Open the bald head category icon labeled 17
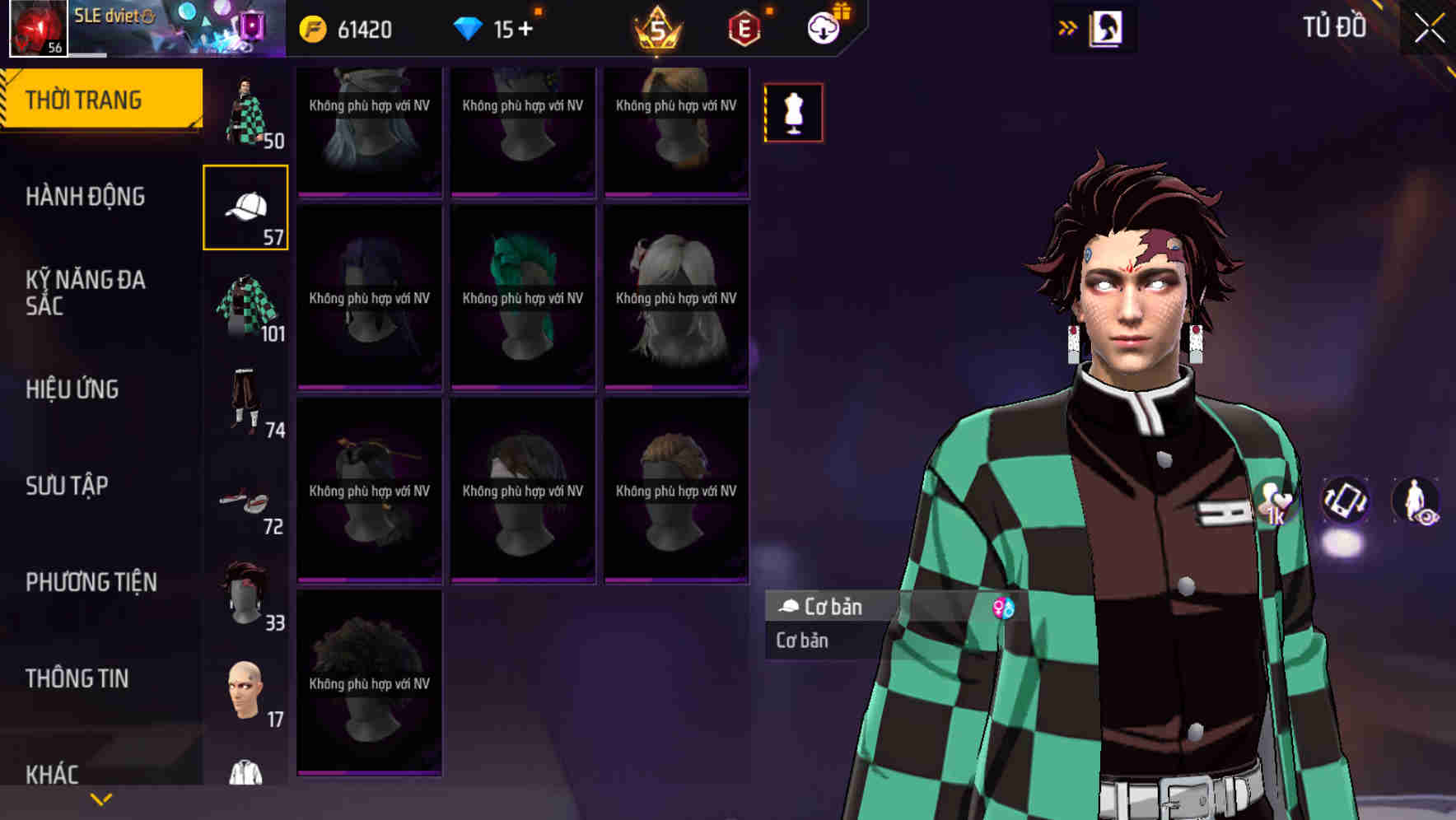The height and width of the screenshot is (820, 1456). tap(245, 692)
